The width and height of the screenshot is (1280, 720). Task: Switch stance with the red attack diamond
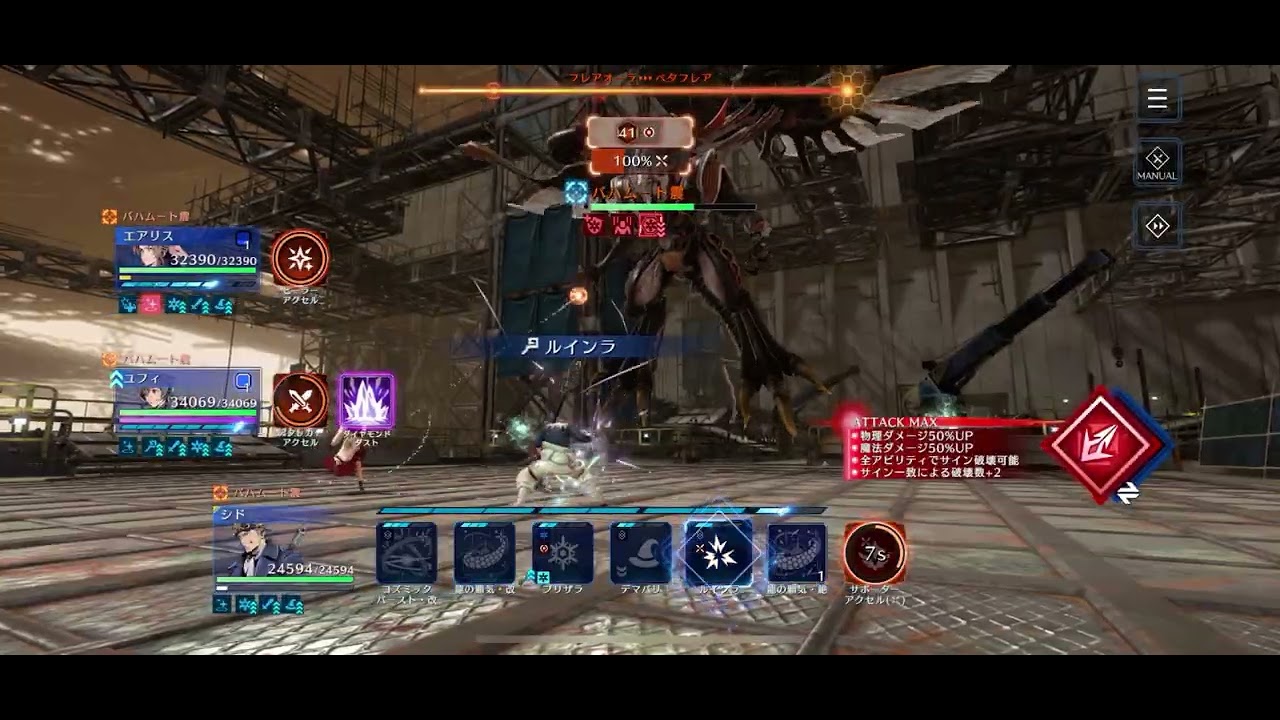[x=1103, y=445]
